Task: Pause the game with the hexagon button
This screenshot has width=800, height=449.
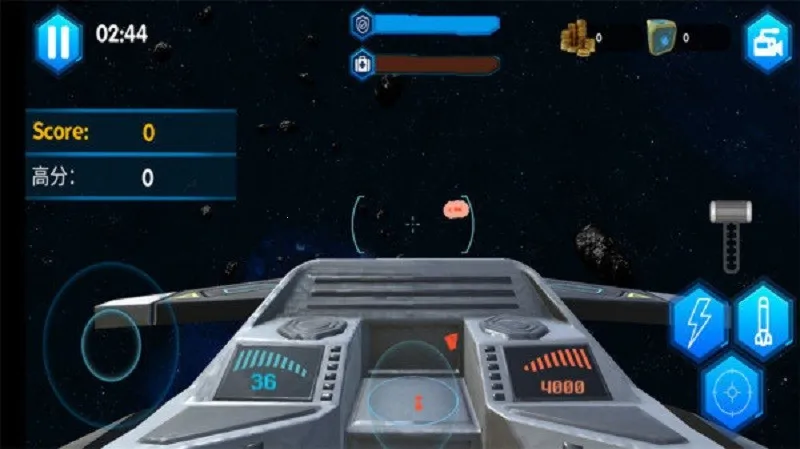Action: coord(59,41)
